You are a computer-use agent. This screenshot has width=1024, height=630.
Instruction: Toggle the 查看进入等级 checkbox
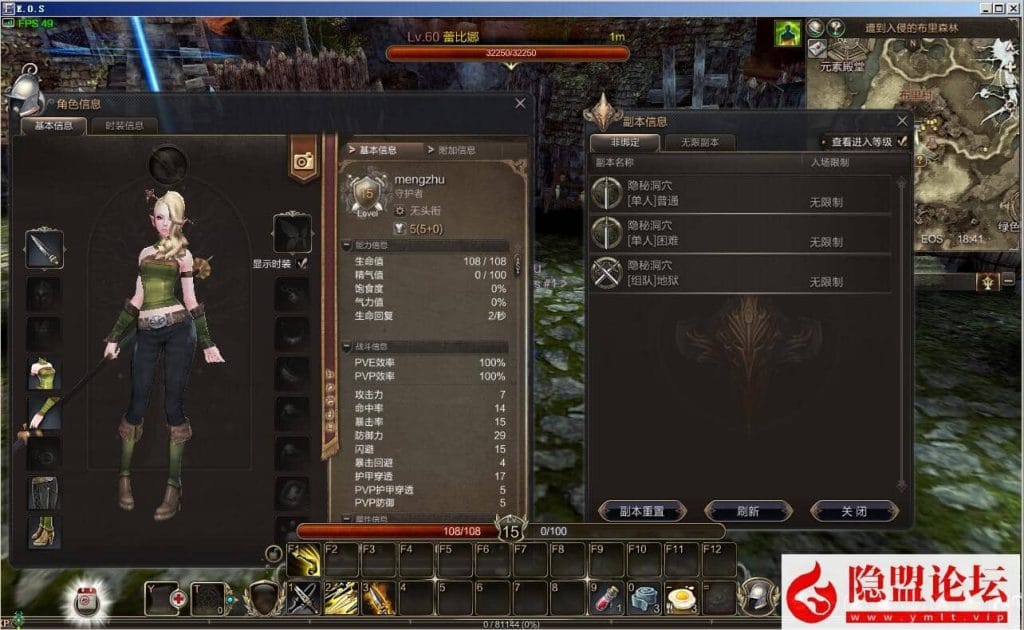pos(903,142)
